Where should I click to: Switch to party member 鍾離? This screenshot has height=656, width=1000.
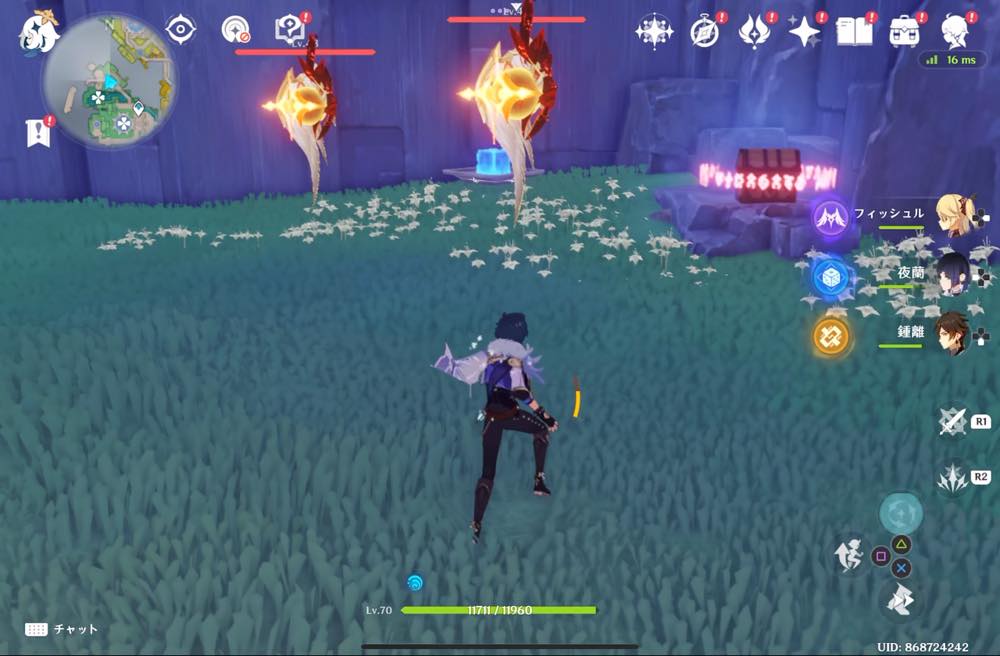pyautogui.click(x=953, y=334)
